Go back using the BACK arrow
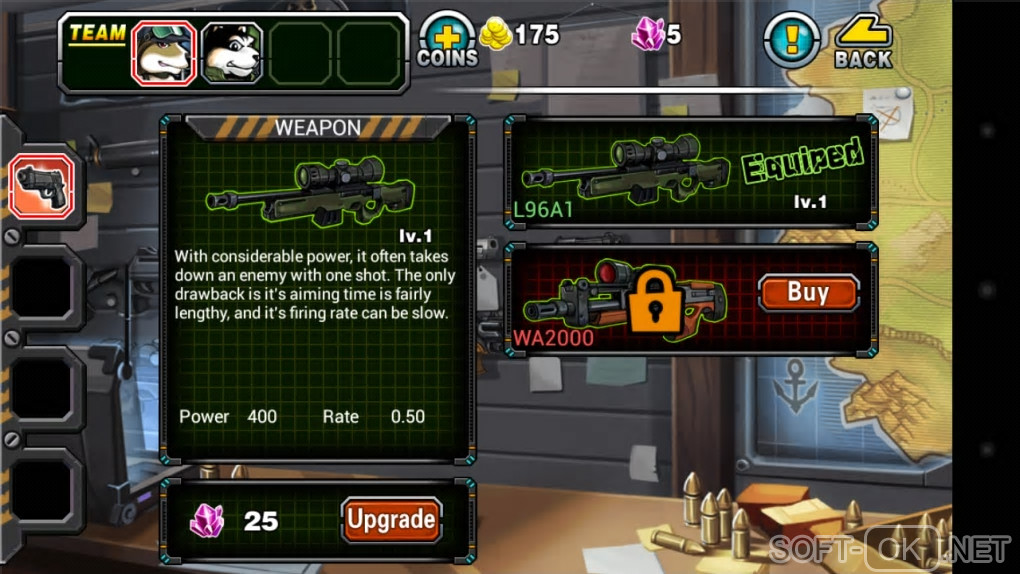 863,42
